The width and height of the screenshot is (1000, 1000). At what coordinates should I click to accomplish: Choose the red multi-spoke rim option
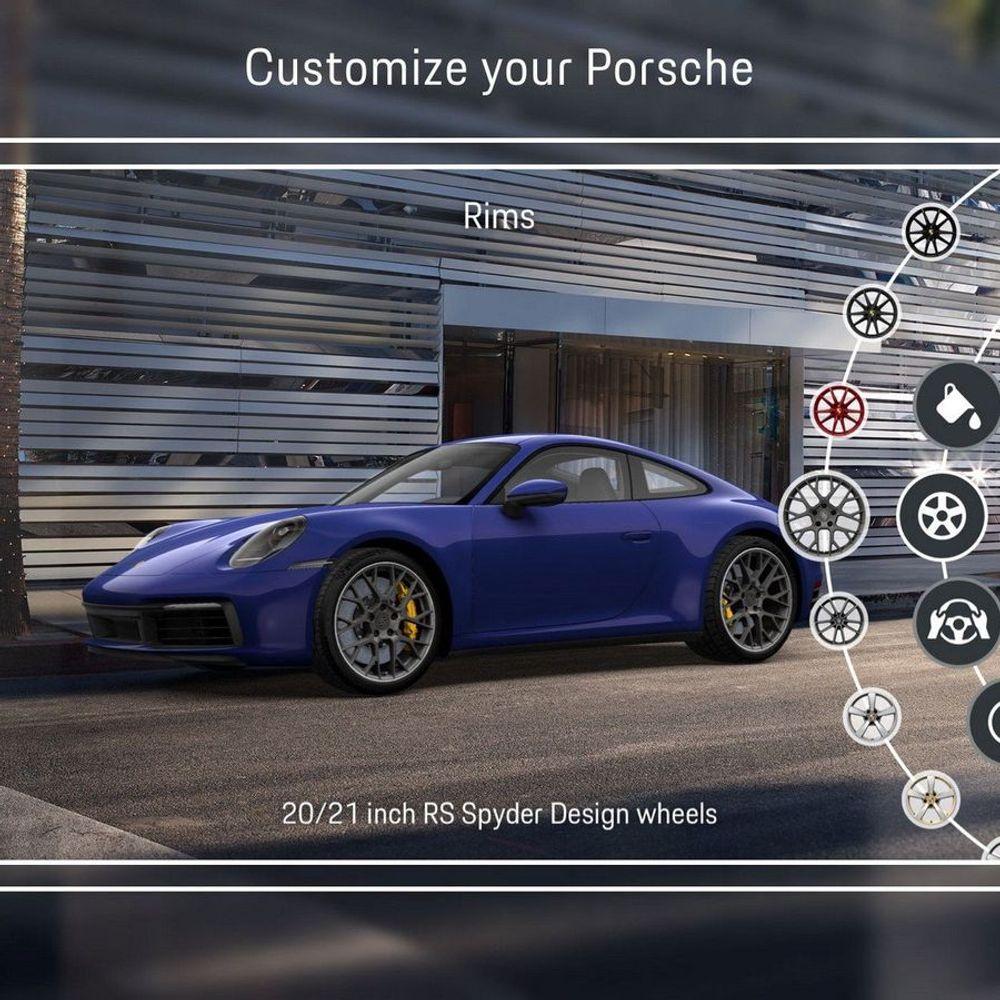click(x=839, y=411)
